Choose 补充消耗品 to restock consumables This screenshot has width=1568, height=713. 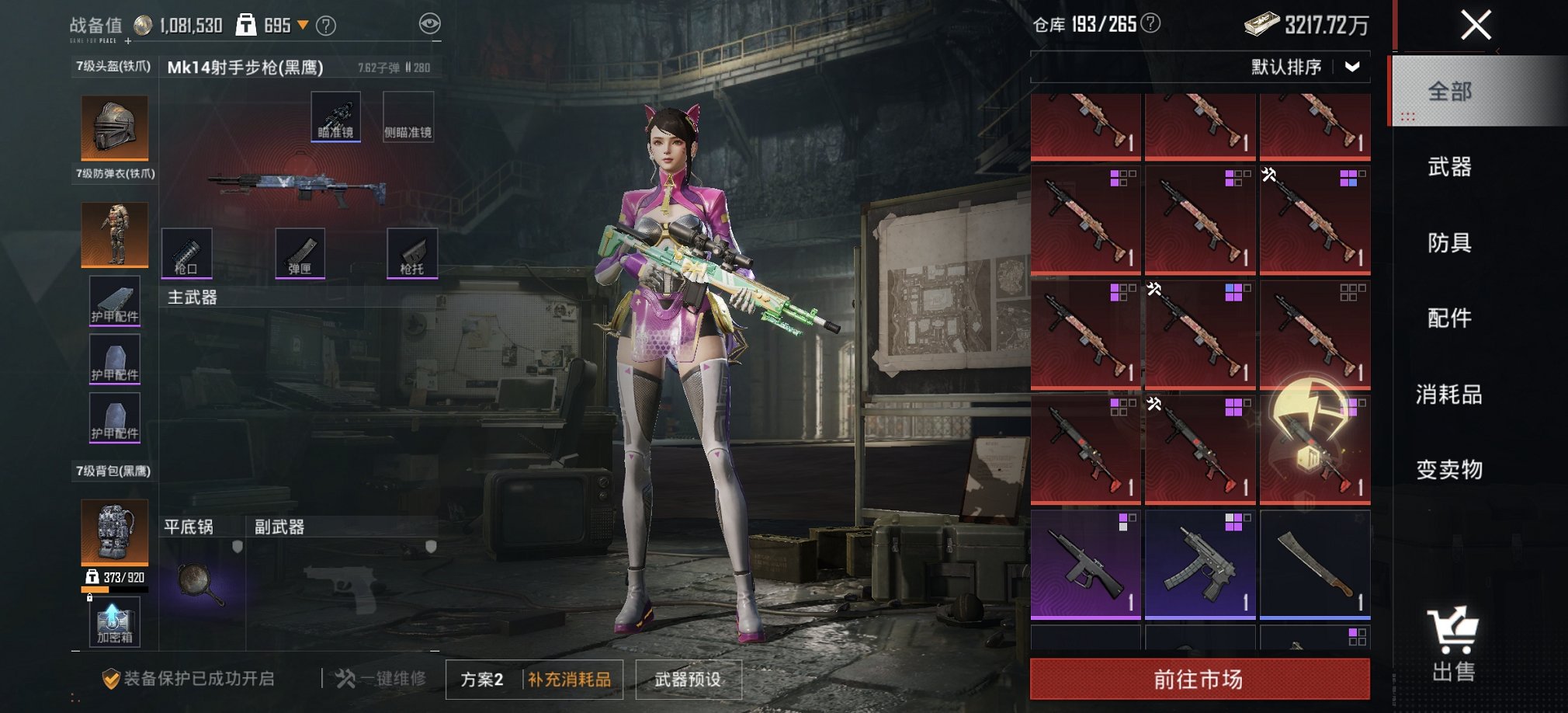pyautogui.click(x=570, y=680)
